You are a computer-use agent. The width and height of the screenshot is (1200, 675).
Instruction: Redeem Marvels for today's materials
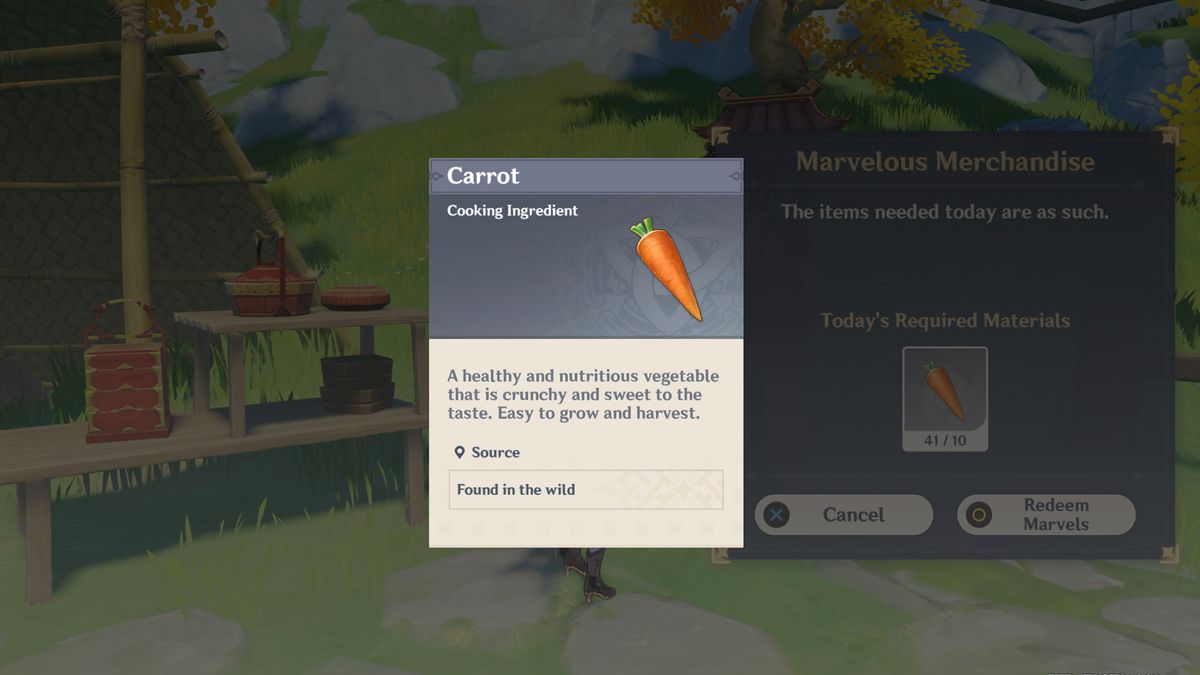point(1046,515)
